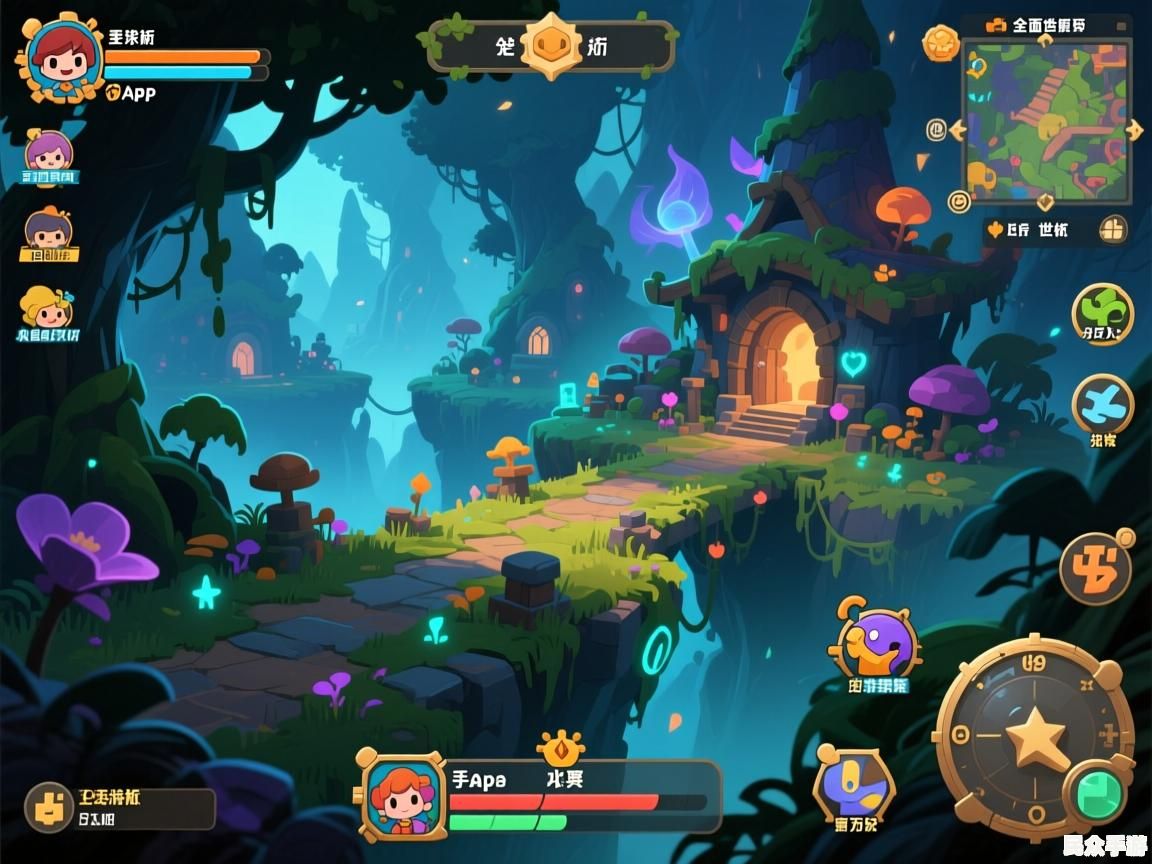This screenshot has height=864, width=1152.
Task: Activate the green leaf skill button
Action: (1102, 312)
